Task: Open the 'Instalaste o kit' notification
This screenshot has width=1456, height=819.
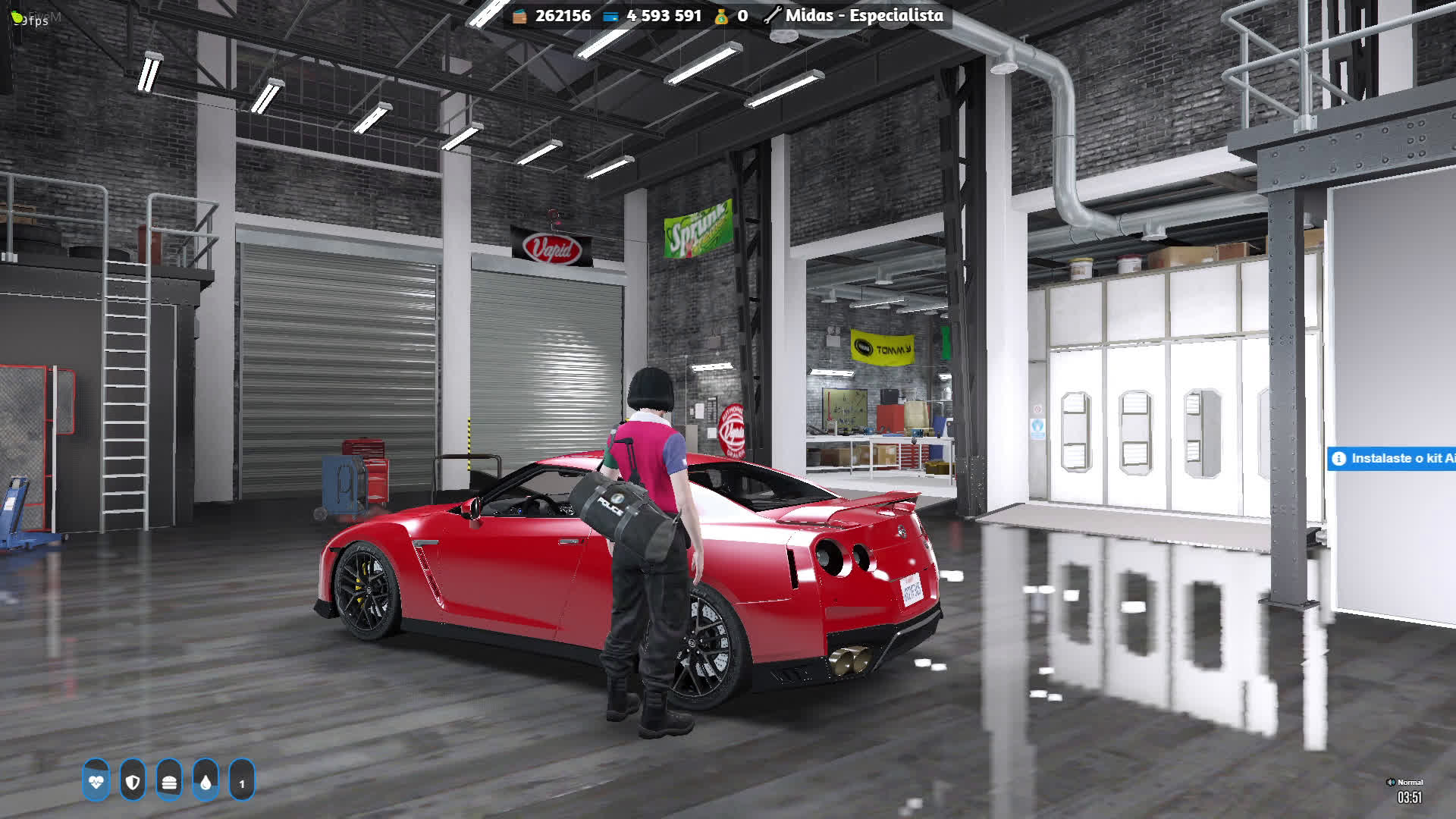Action: click(1392, 458)
